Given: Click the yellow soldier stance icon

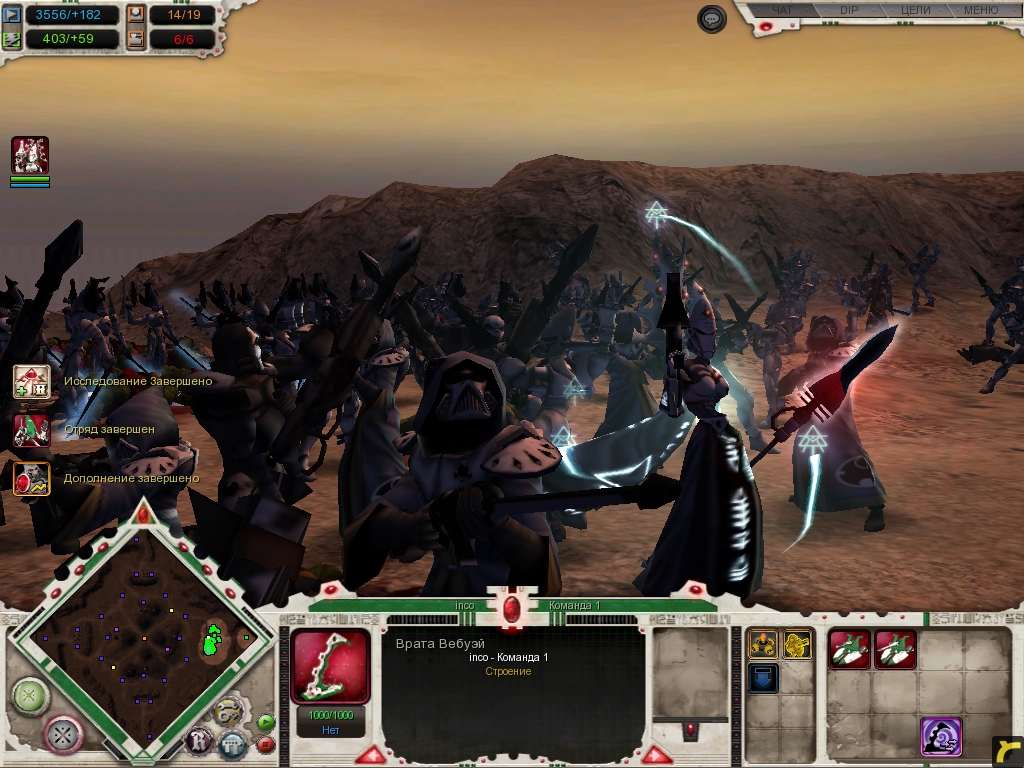Looking at the screenshot, I should pyautogui.click(x=763, y=645).
